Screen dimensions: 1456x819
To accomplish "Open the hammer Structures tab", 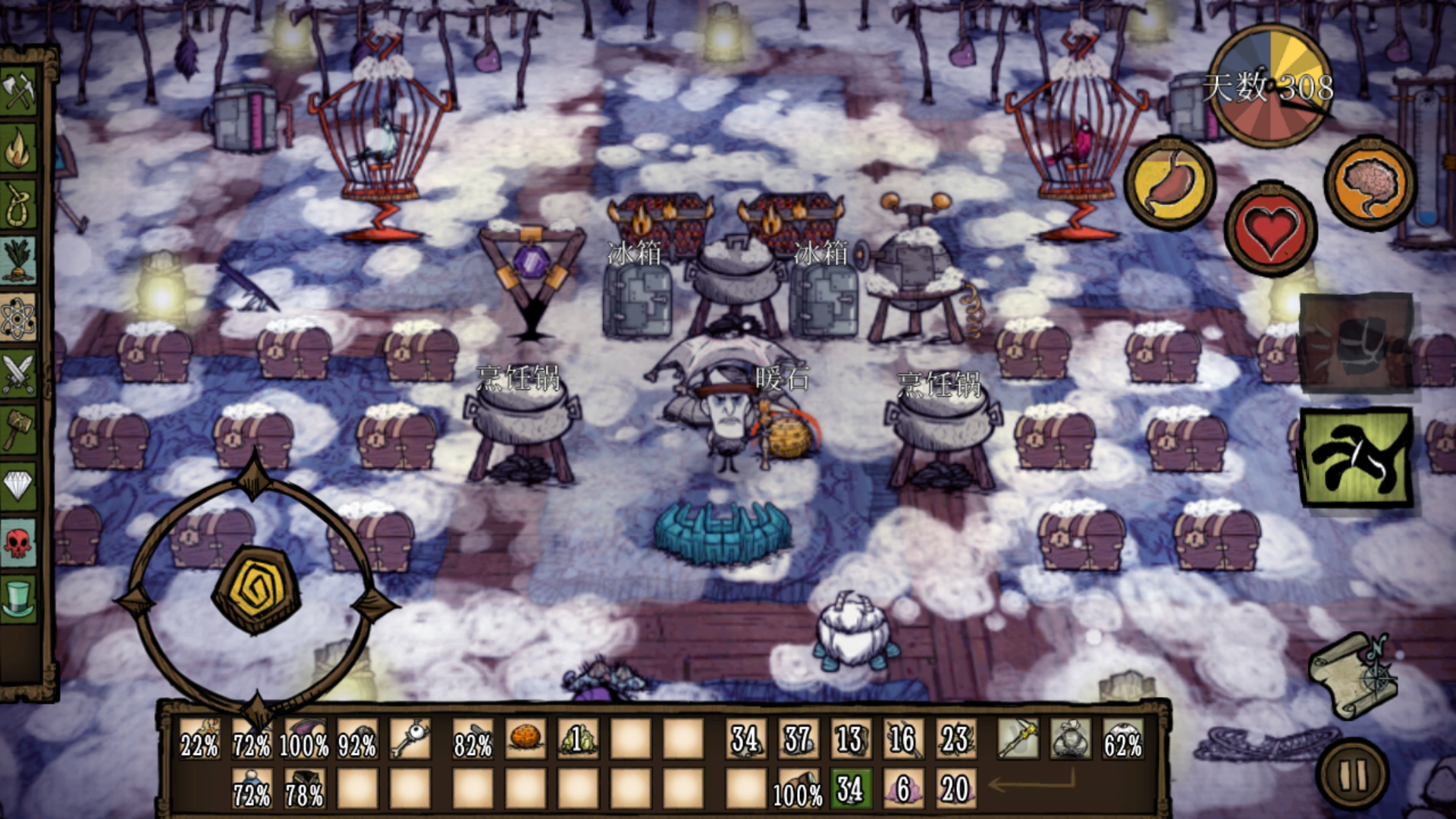I will tap(19, 429).
